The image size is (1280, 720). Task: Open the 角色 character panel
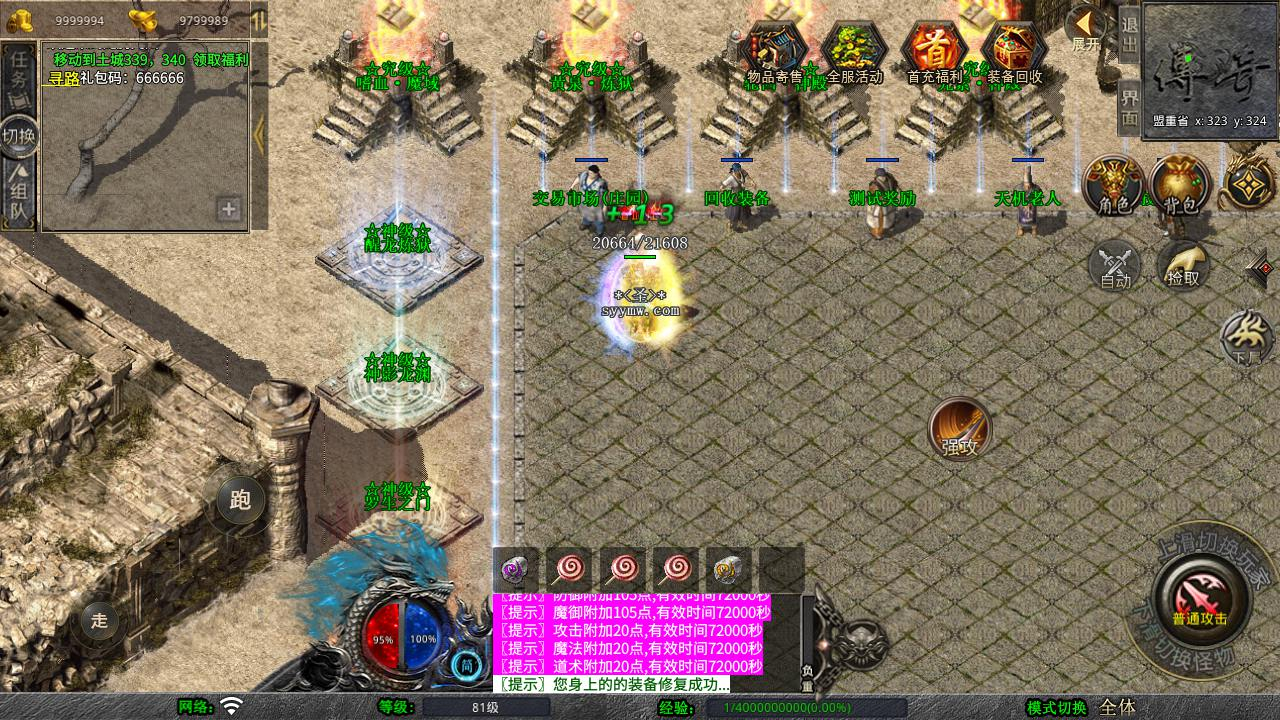(x=1114, y=186)
